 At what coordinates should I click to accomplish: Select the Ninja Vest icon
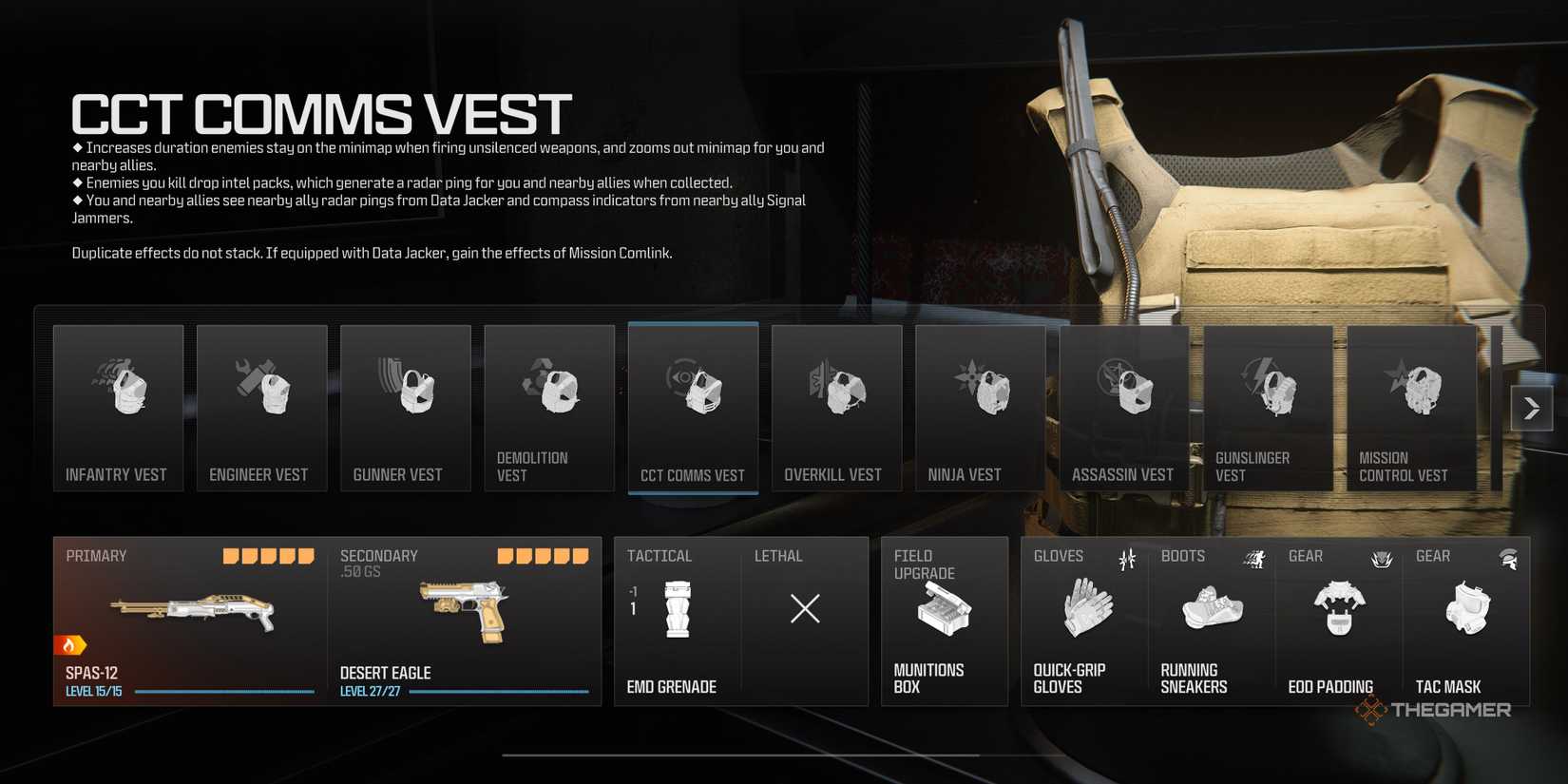(980, 399)
